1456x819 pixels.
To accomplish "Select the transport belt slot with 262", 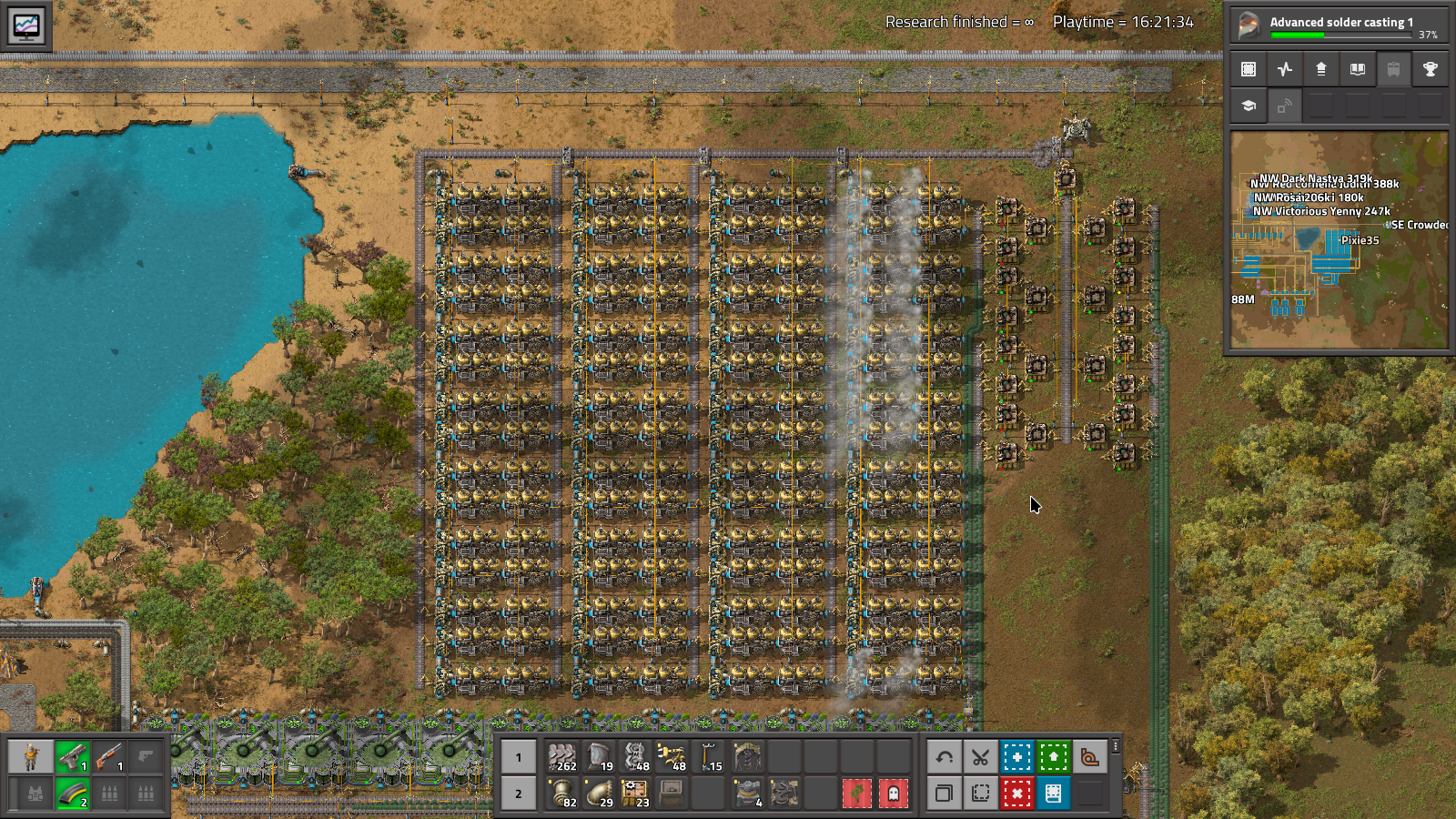I will coord(562,757).
